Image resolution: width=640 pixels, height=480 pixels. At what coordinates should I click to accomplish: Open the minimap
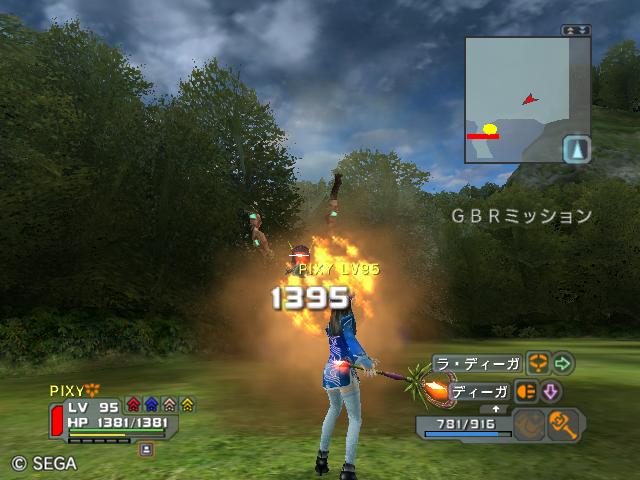[514, 100]
